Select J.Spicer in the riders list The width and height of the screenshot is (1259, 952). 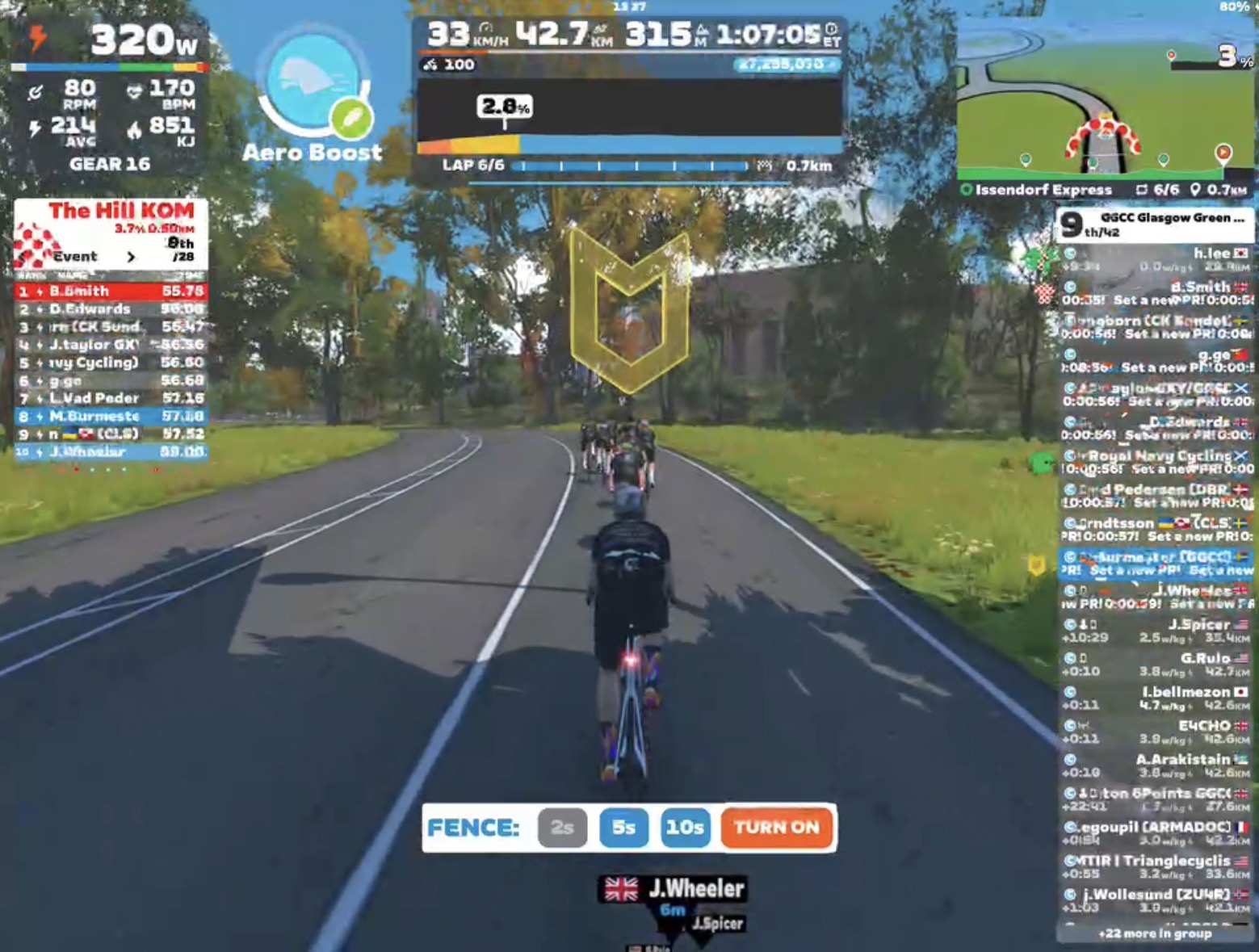point(1155,631)
